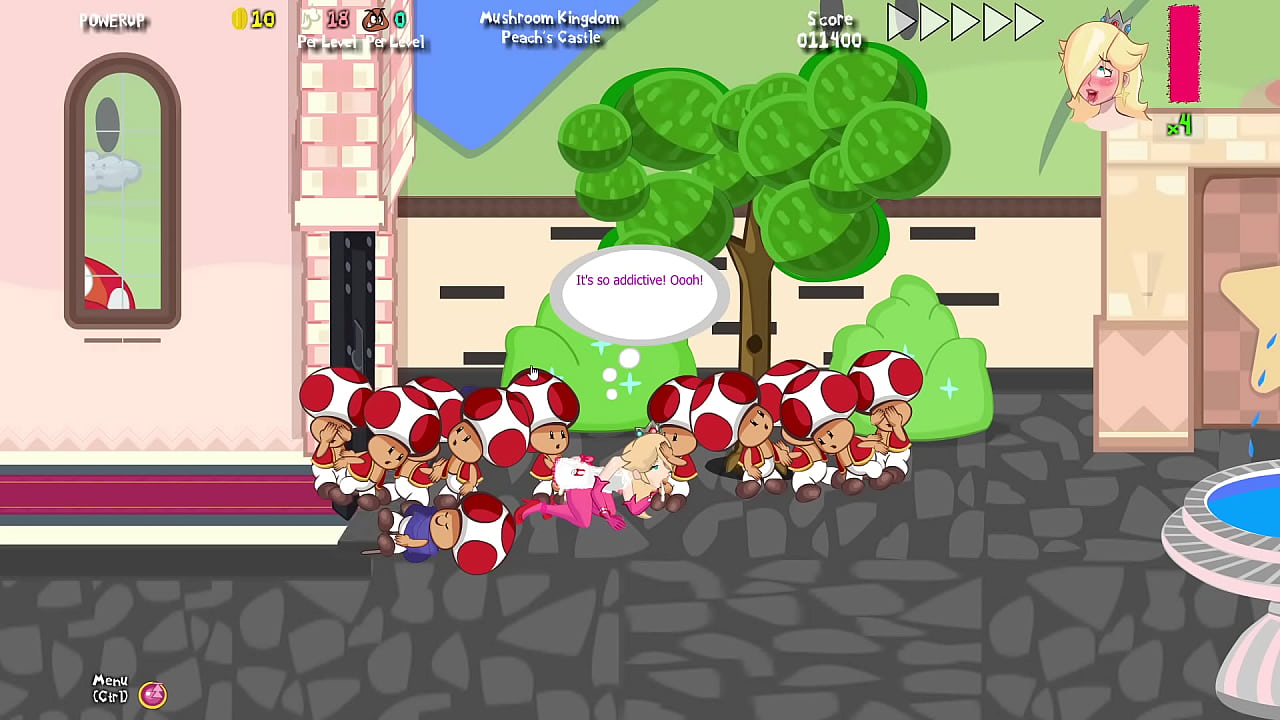Select the Goomba 'Per Level' icon

(373, 17)
